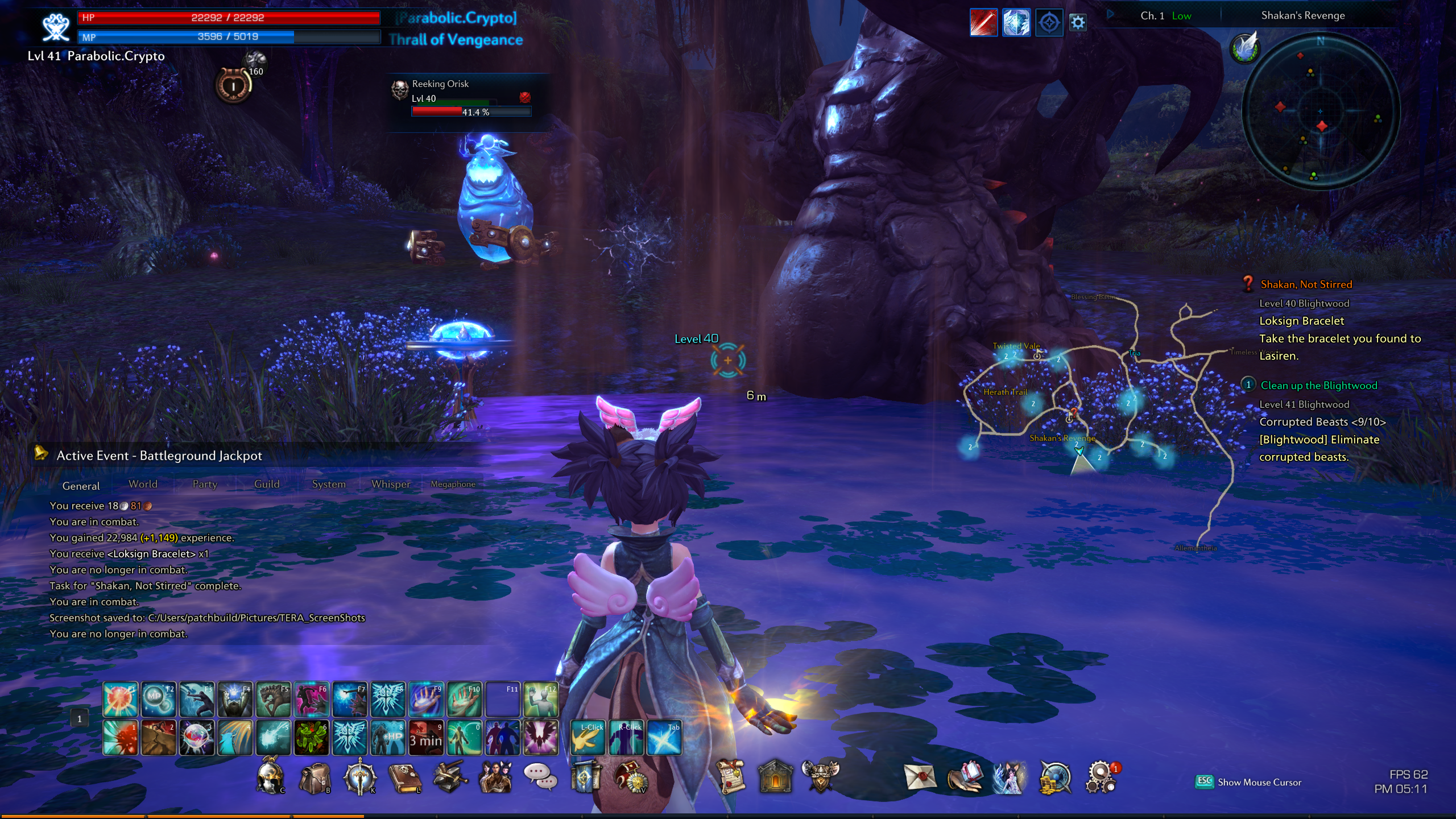Select the Clean up the Blightwood quest entry

1318,386
